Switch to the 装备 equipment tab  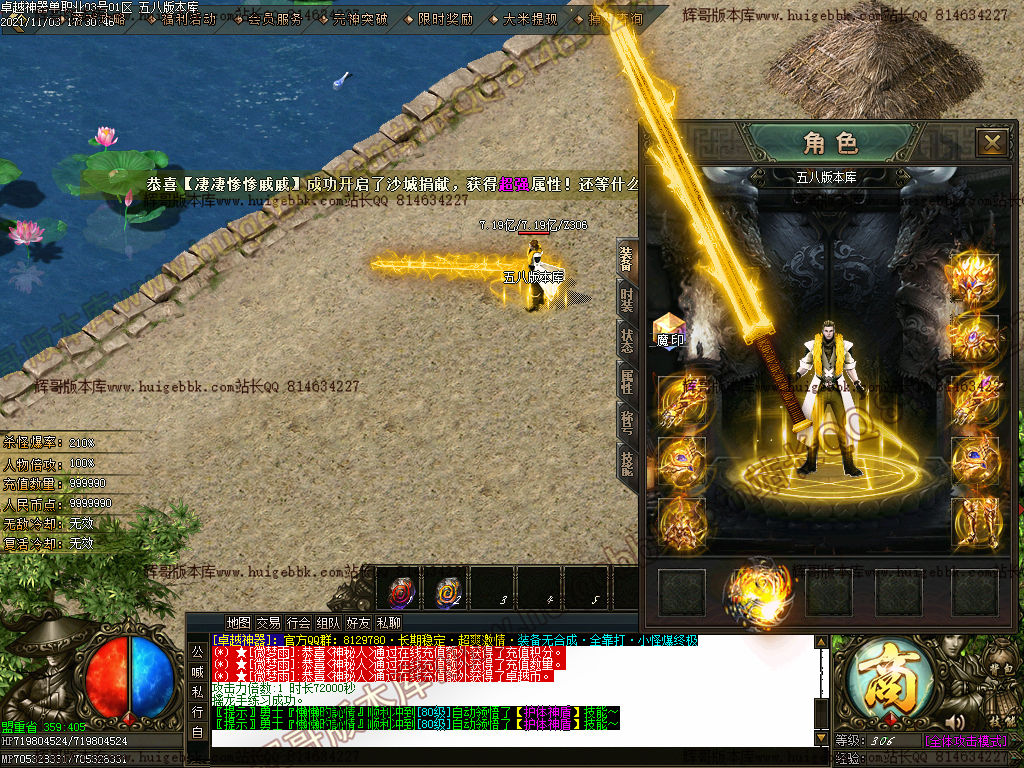(x=627, y=258)
